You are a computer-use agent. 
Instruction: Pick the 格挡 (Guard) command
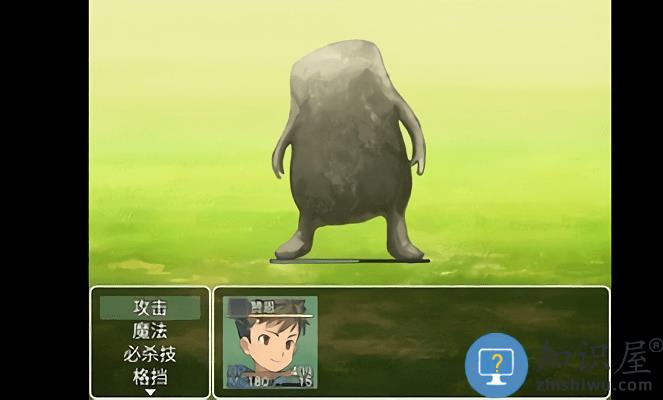click(150, 377)
